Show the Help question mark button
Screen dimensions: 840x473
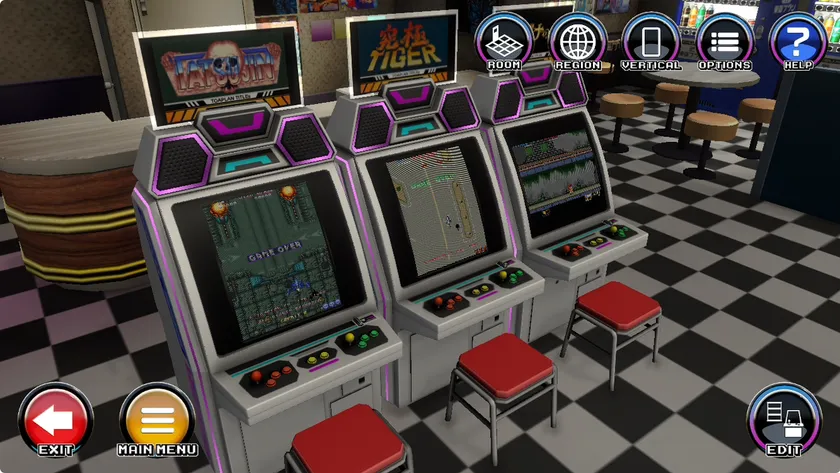(798, 42)
